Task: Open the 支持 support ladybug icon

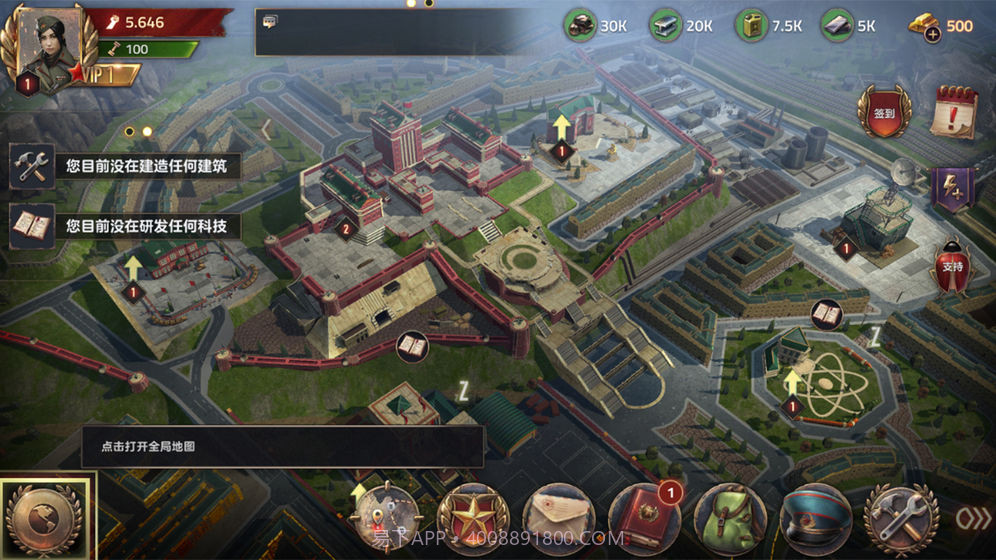Action: (x=953, y=265)
